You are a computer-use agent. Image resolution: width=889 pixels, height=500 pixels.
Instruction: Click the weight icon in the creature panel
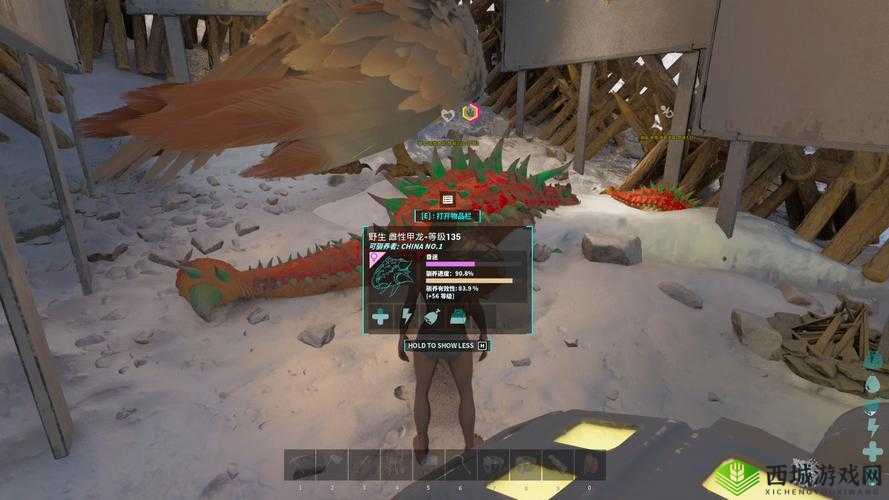click(457, 318)
